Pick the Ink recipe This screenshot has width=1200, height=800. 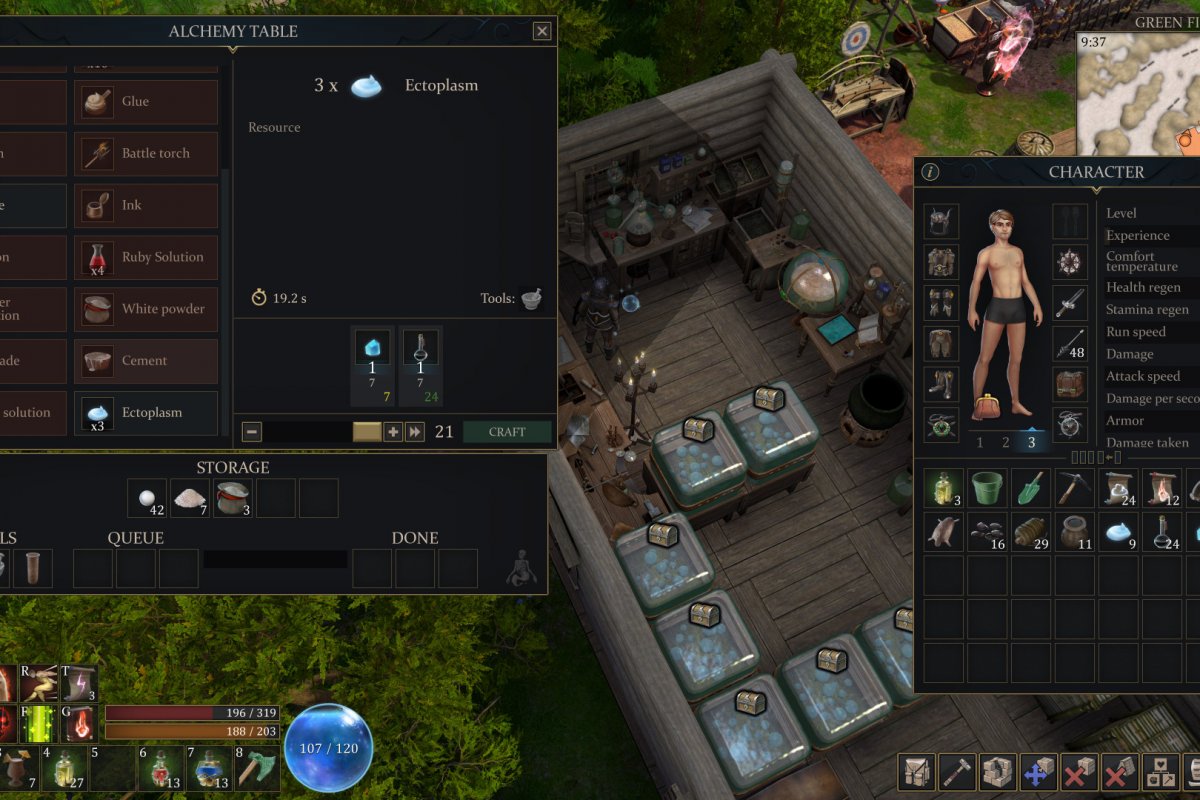point(146,206)
